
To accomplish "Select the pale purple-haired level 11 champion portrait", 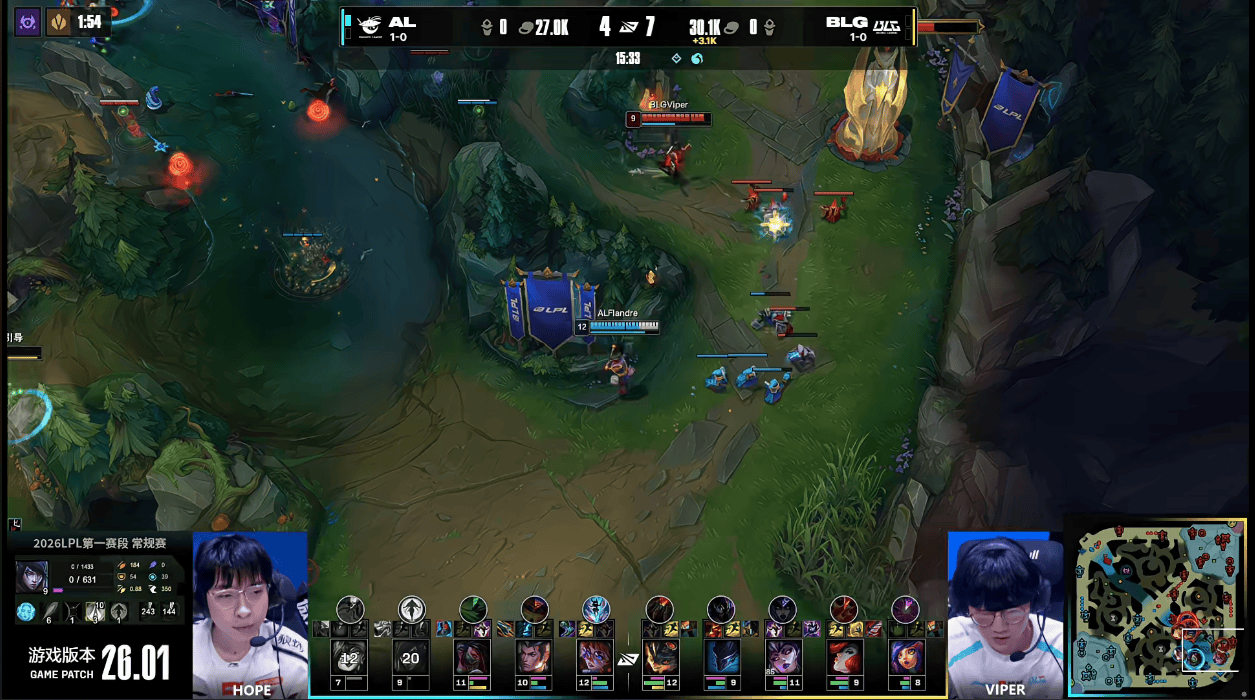I will [782, 658].
